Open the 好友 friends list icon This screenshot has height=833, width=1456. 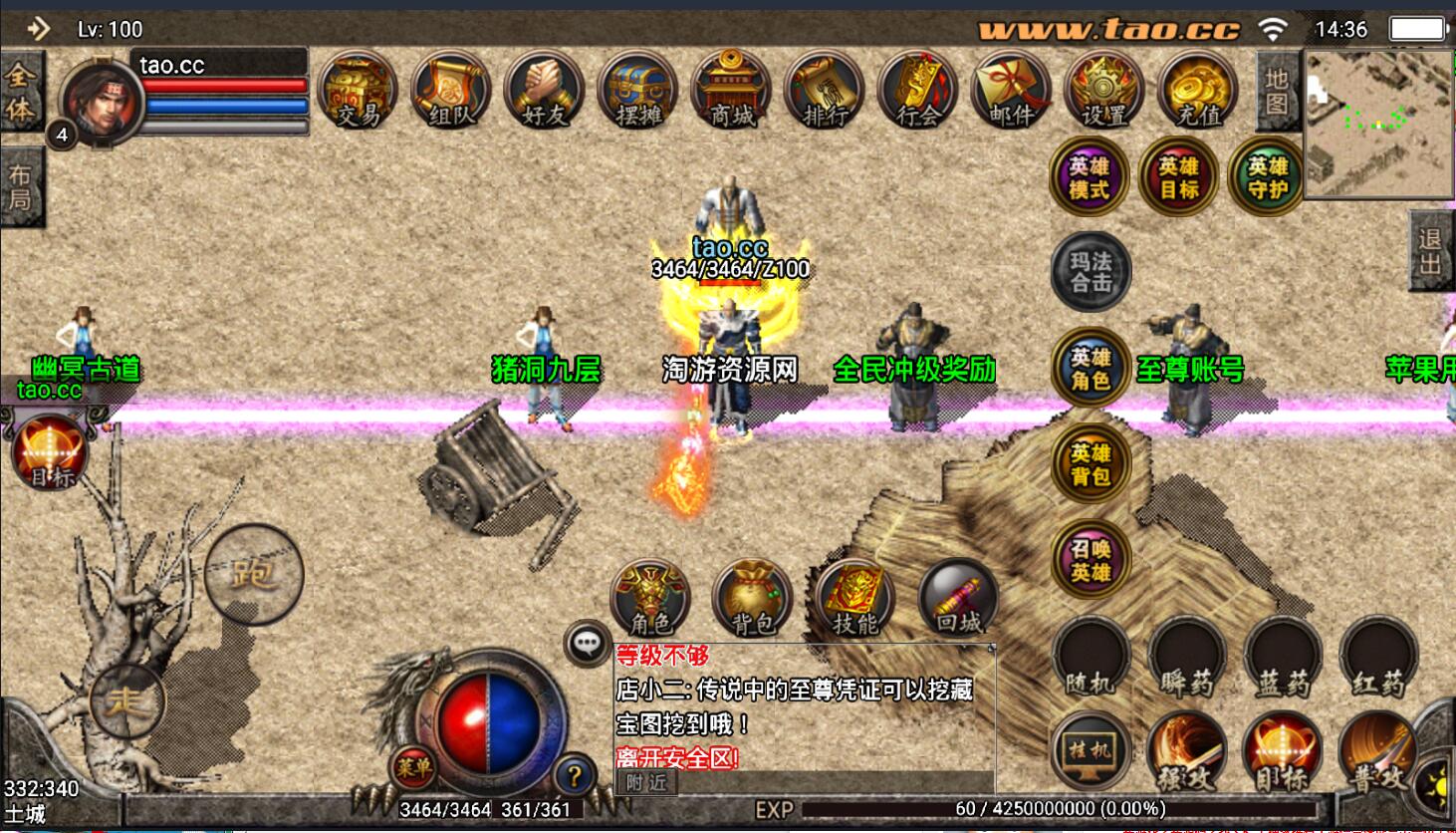(544, 91)
